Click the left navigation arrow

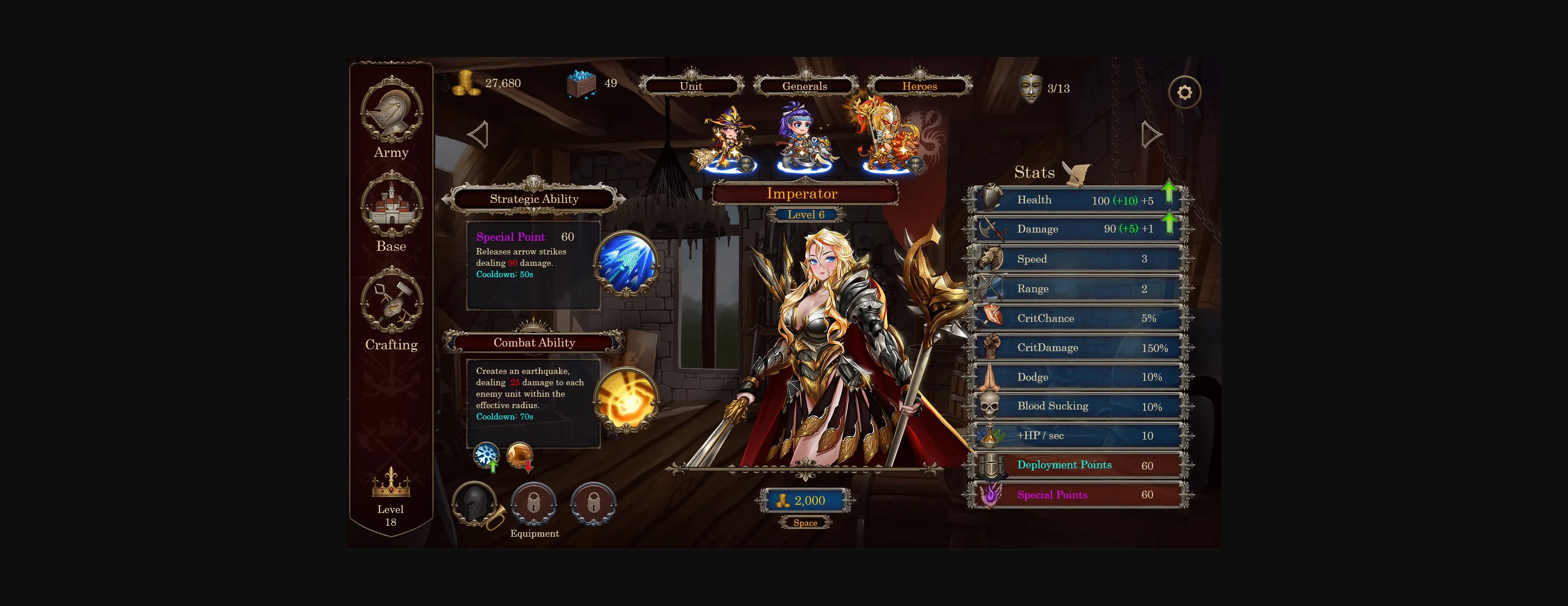pyautogui.click(x=479, y=134)
